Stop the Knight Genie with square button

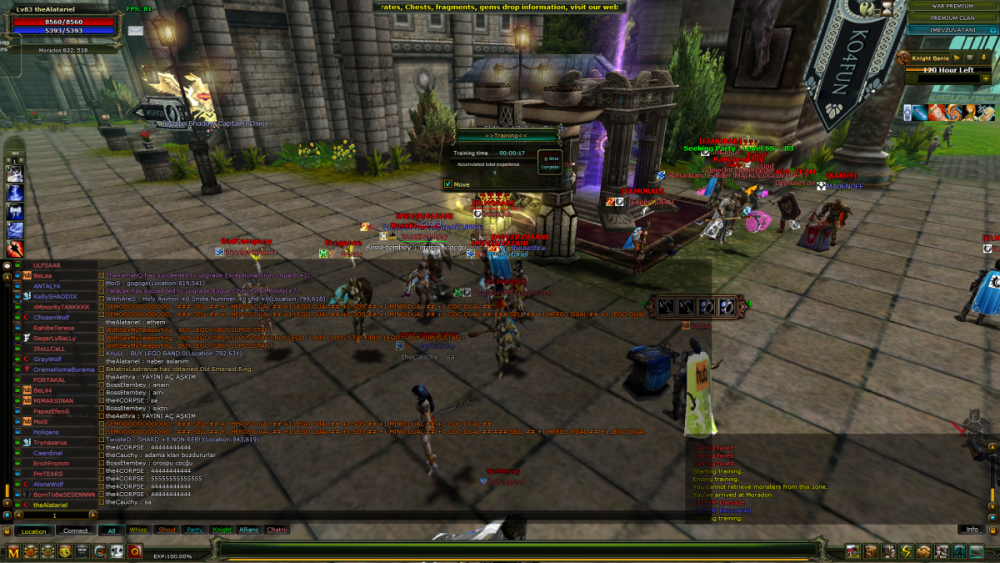(x=968, y=59)
